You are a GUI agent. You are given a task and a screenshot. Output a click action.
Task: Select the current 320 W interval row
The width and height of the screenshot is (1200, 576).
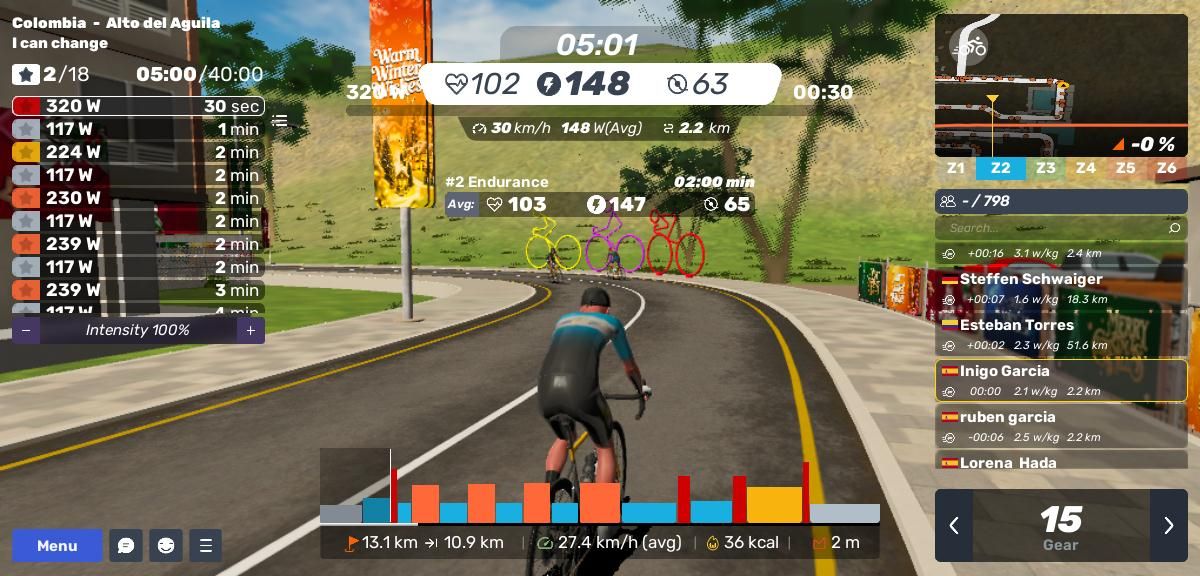click(137, 106)
